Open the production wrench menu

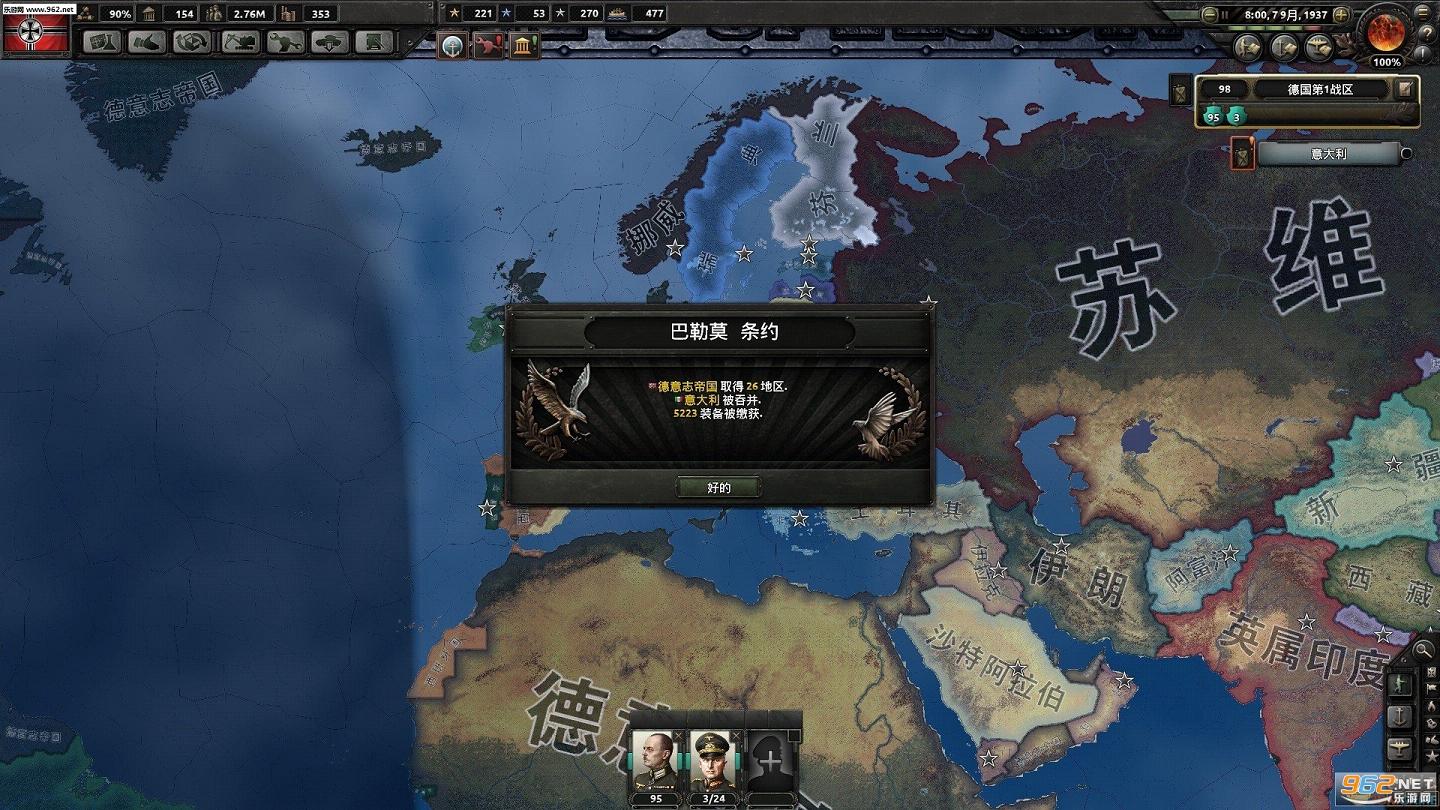pyautogui.click(x=285, y=42)
